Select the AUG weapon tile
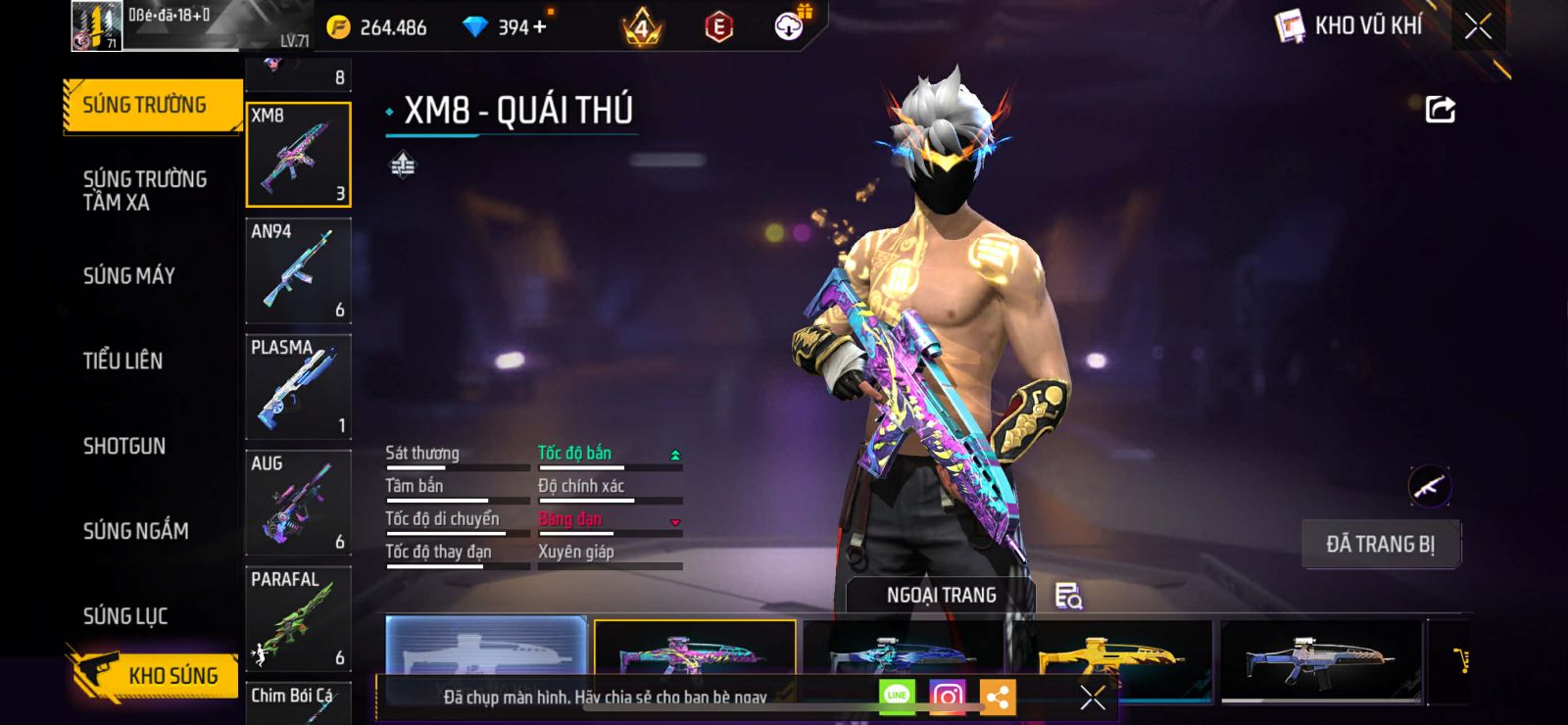1568x725 pixels. coord(298,503)
